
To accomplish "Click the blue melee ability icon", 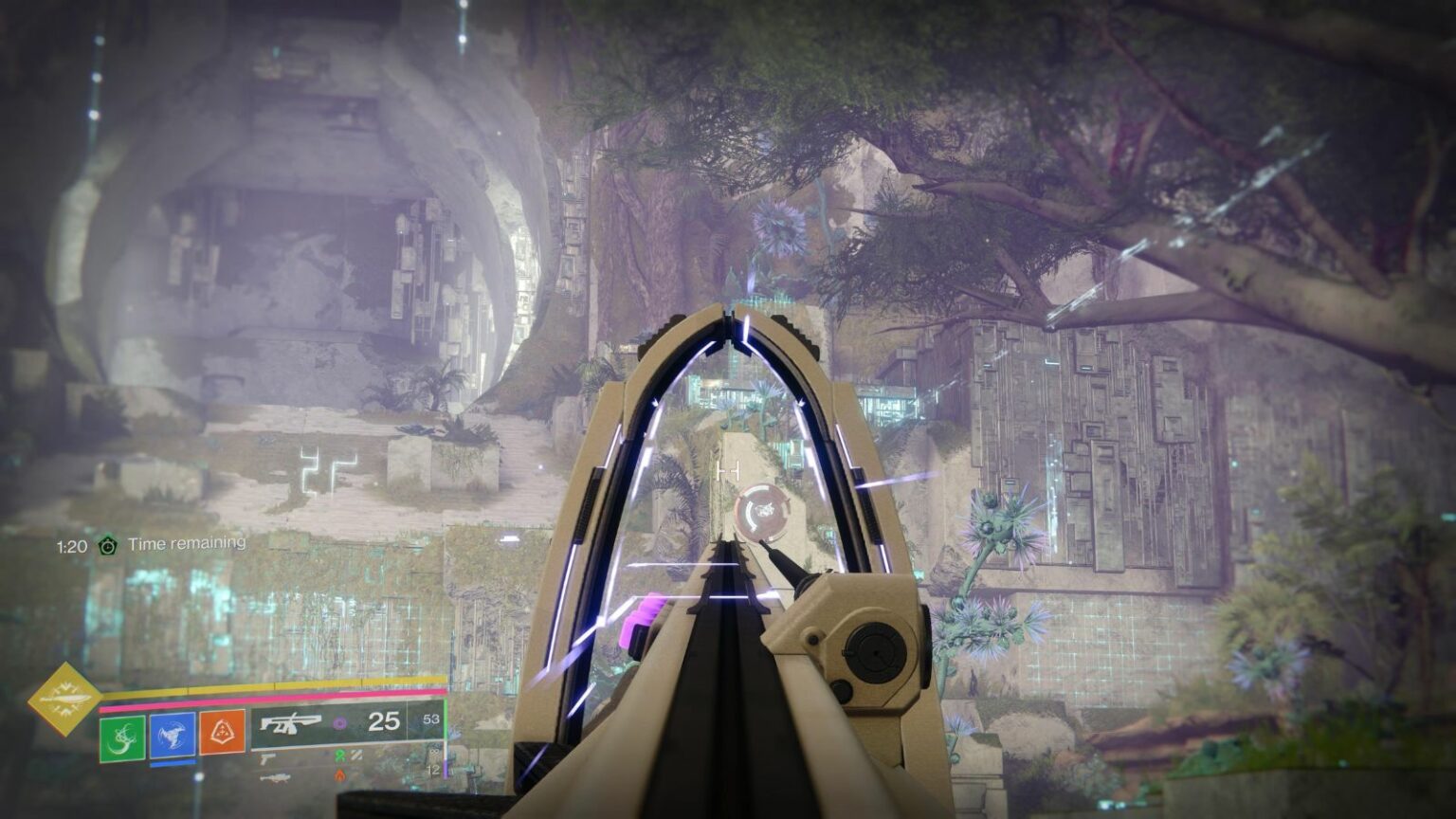I will click(x=172, y=737).
